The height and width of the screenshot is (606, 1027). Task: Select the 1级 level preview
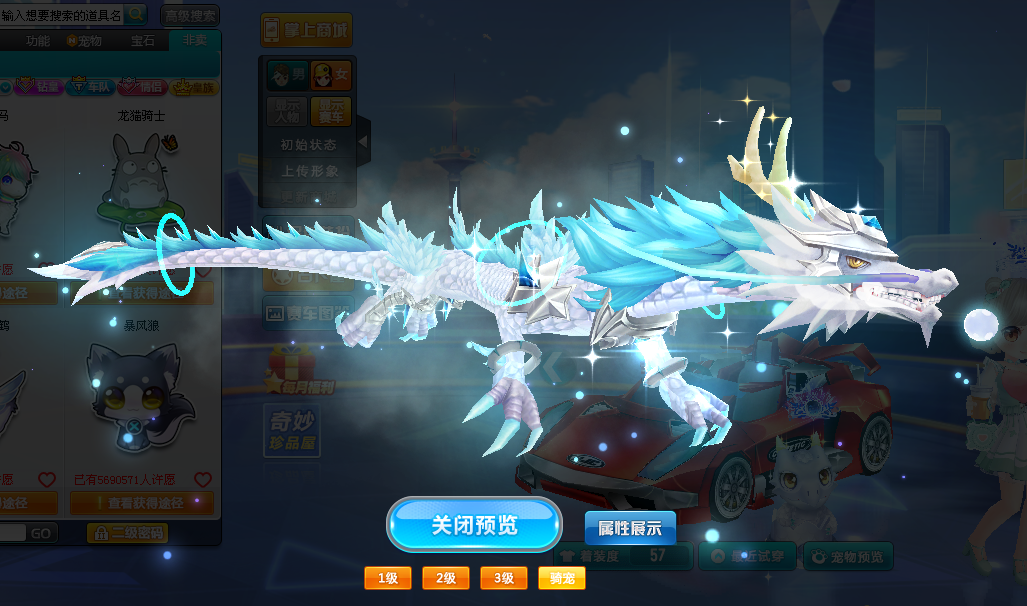click(388, 578)
